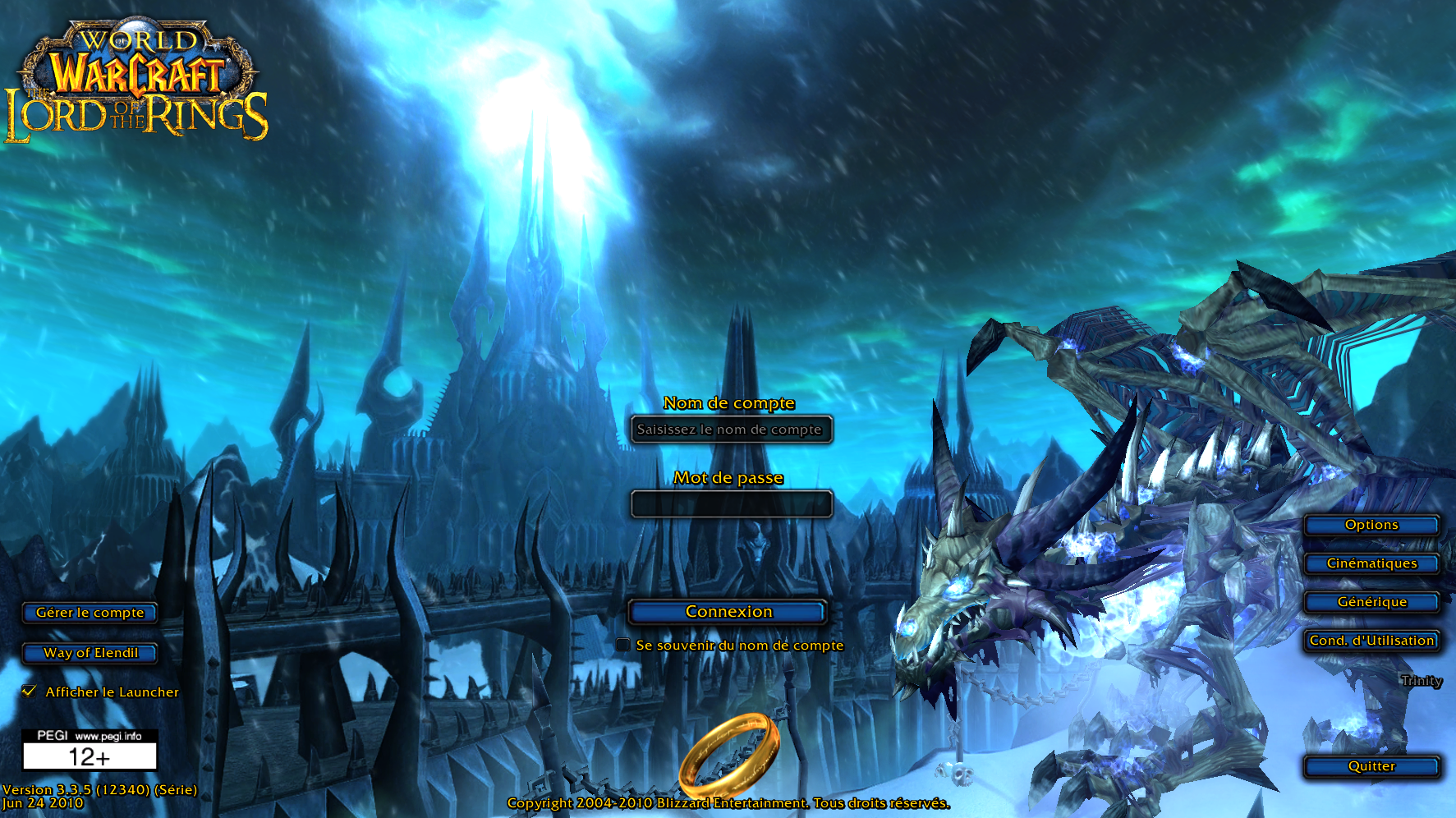Click the Trinity server label

pyautogui.click(x=1420, y=681)
